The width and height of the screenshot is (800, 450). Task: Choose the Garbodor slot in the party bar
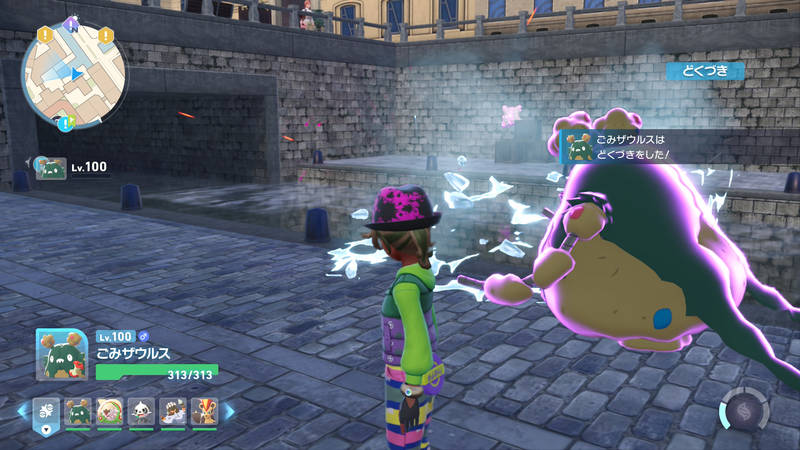(78, 411)
